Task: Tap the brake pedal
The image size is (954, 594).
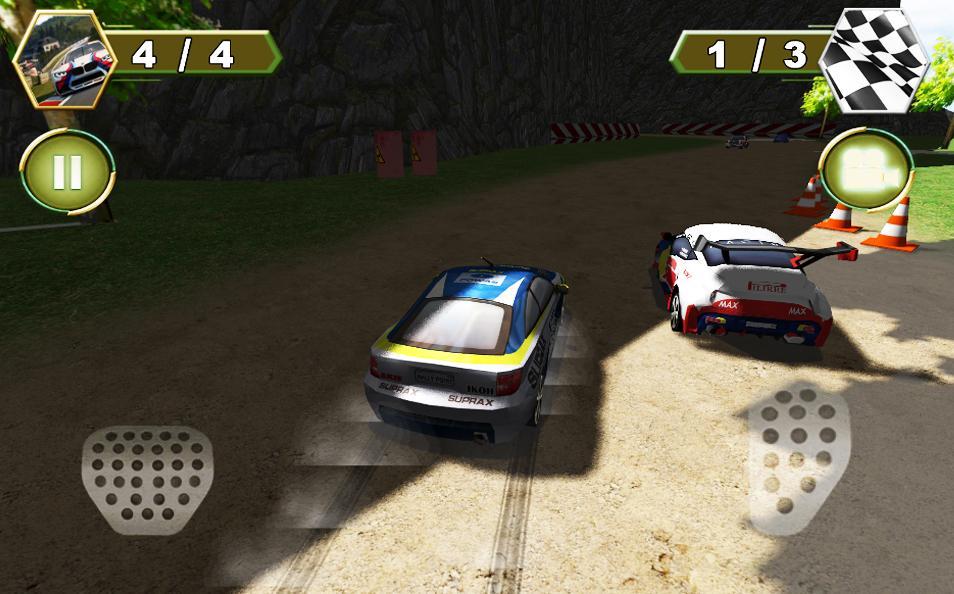Action: click(147, 477)
